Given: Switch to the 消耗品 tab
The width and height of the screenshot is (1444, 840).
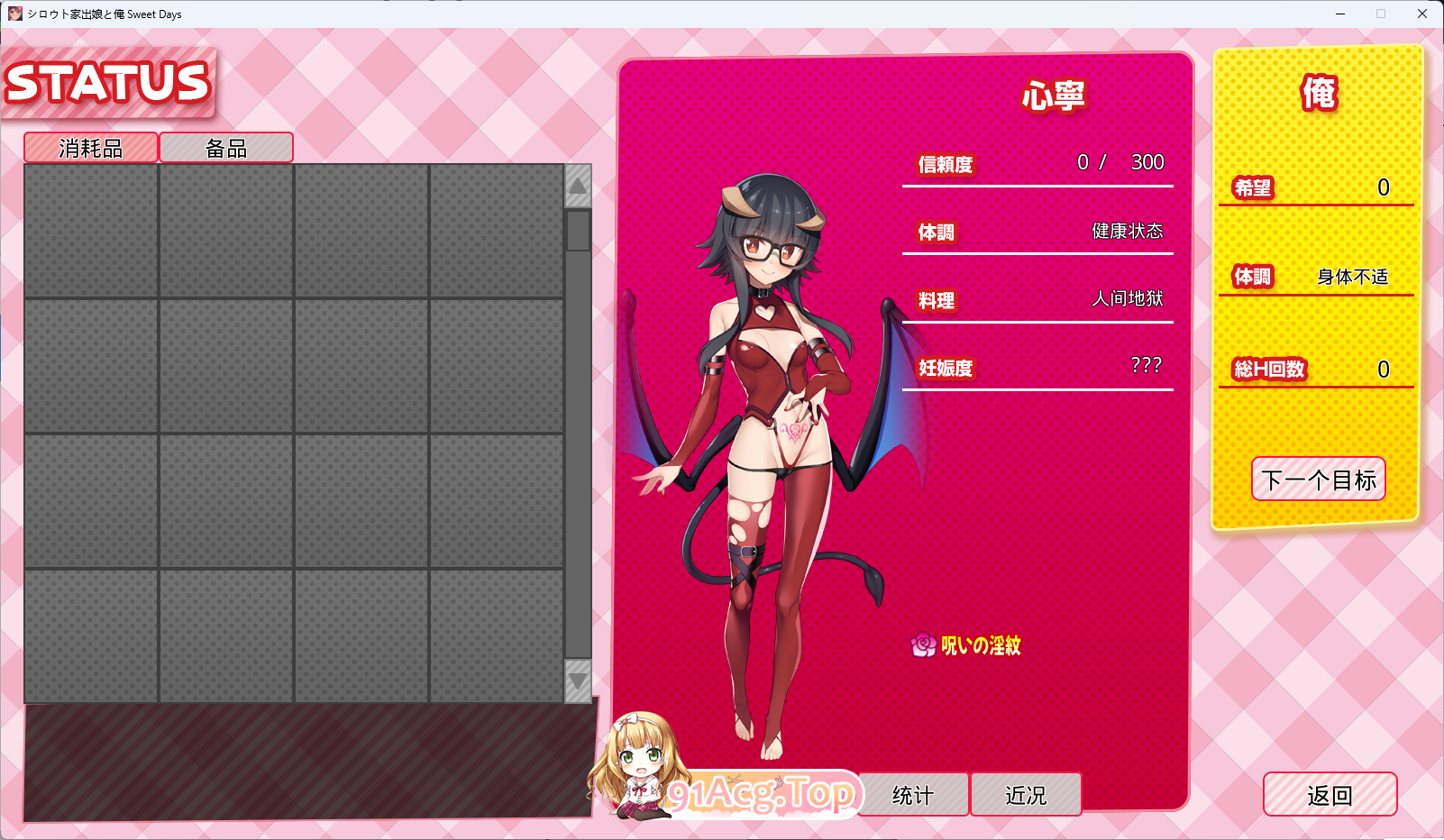Looking at the screenshot, I should pos(89,147).
